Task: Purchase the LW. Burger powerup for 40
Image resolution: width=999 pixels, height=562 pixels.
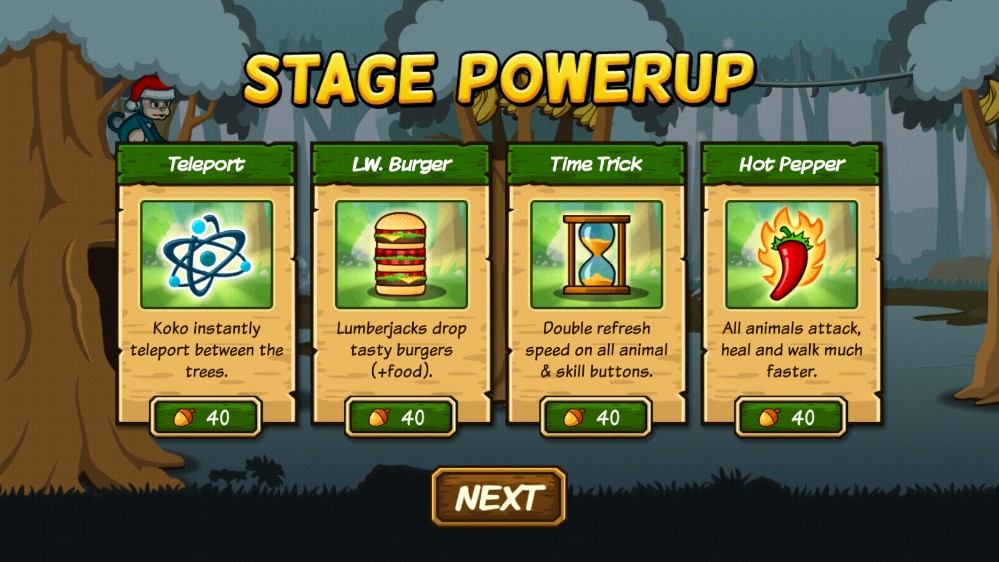Action: [401, 416]
